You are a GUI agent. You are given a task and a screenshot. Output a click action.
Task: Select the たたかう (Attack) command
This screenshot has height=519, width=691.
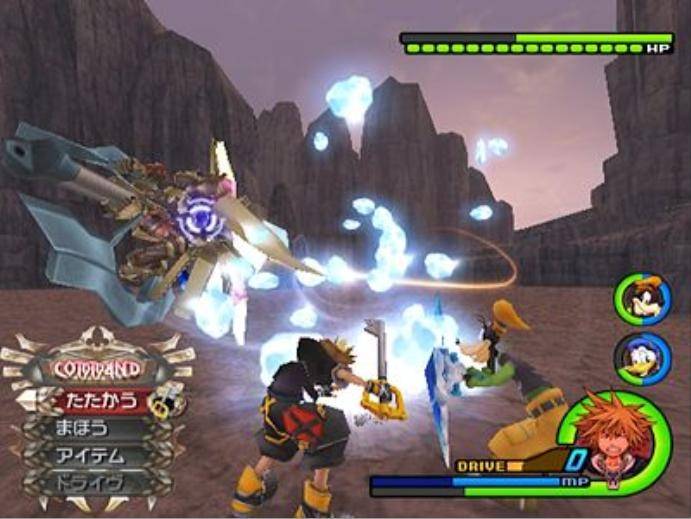(x=100, y=402)
